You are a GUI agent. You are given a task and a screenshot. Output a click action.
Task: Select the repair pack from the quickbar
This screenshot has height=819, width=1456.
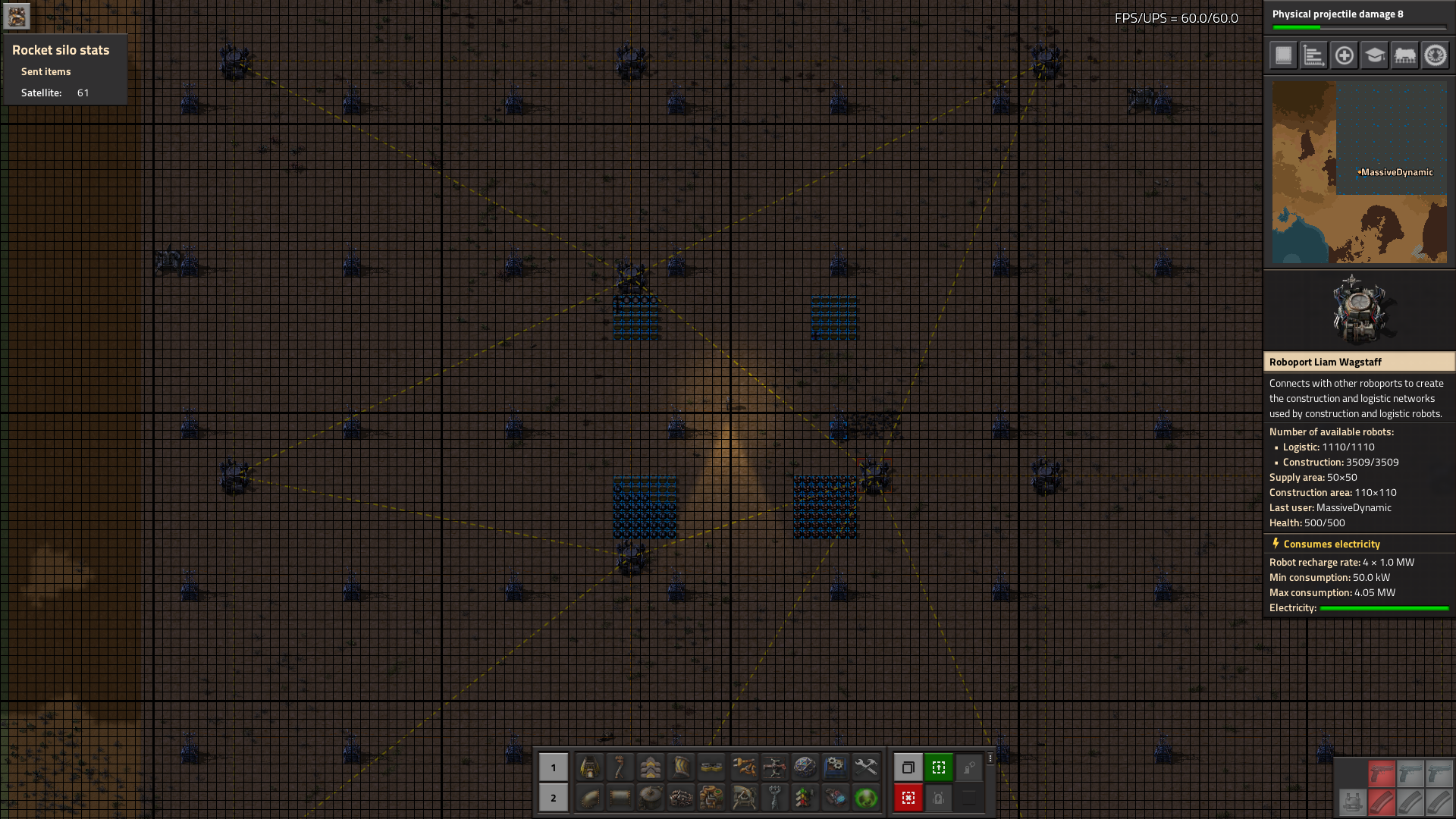[x=864, y=767]
